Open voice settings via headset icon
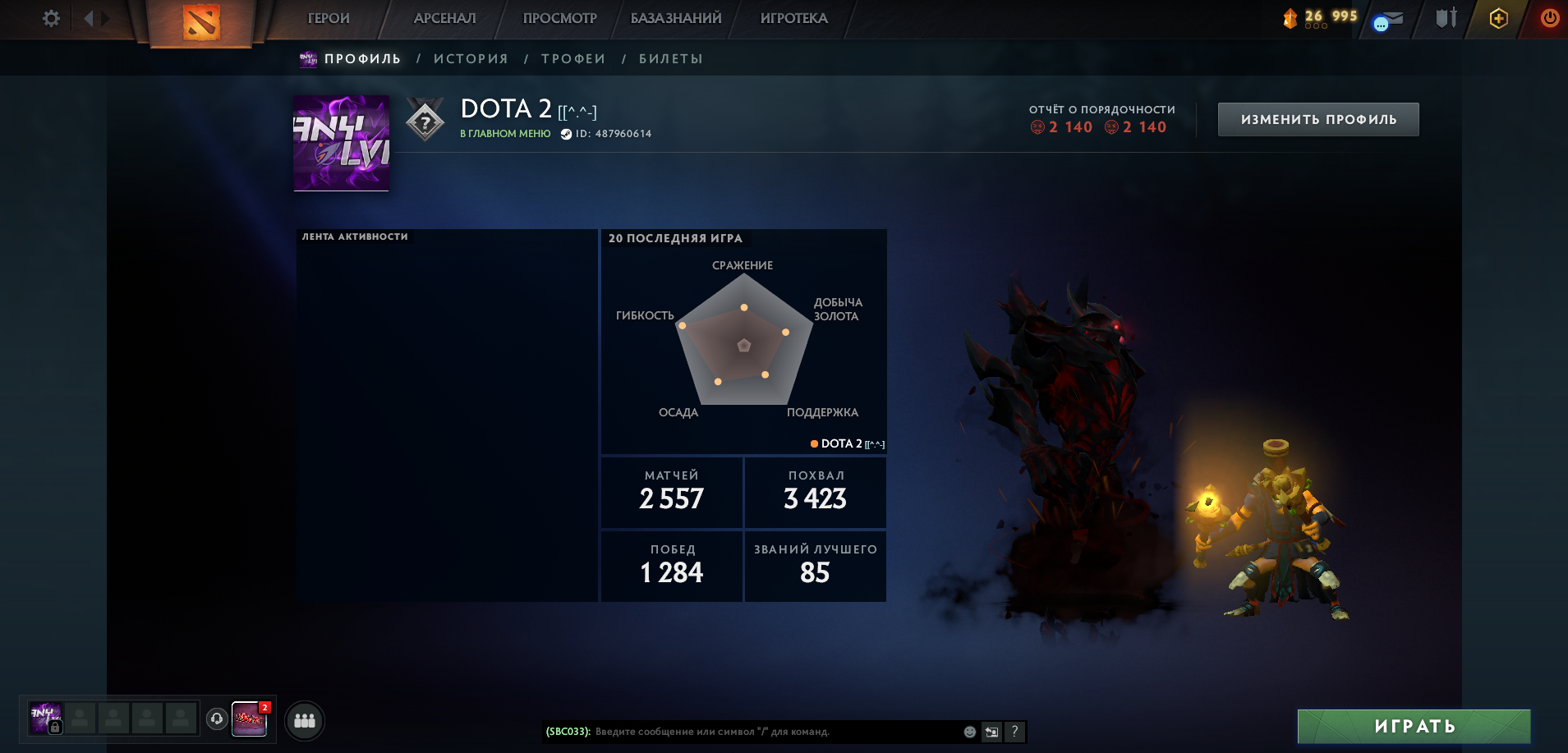This screenshot has height=753, width=1568. pyautogui.click(x=215, y=719)
